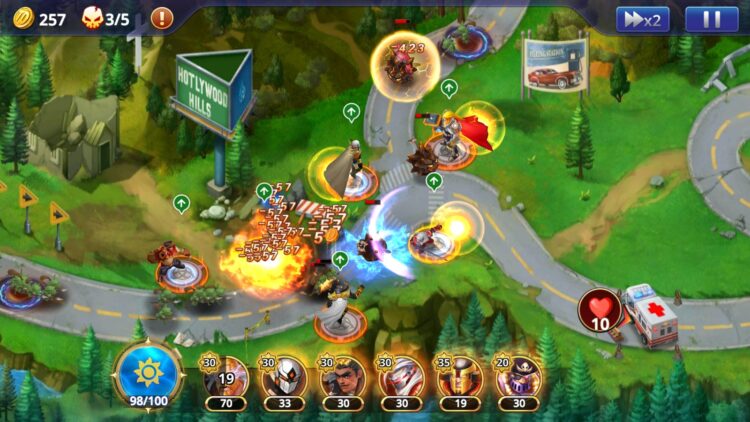This screenshot has height=422, width=750.
Task: Activate the blue sun energy orb
Action: tap(149, 372)
